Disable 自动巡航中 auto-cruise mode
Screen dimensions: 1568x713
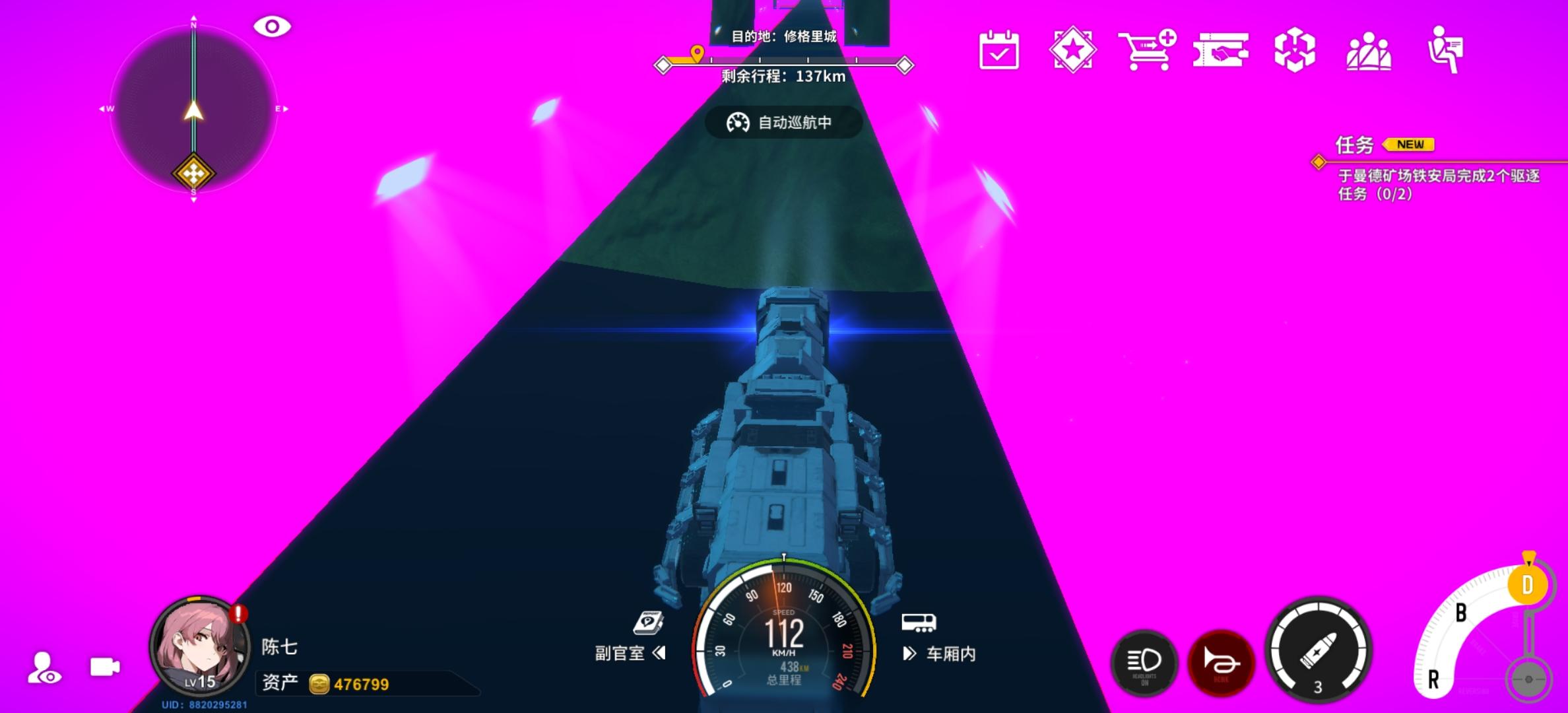(x=782, y=122)
